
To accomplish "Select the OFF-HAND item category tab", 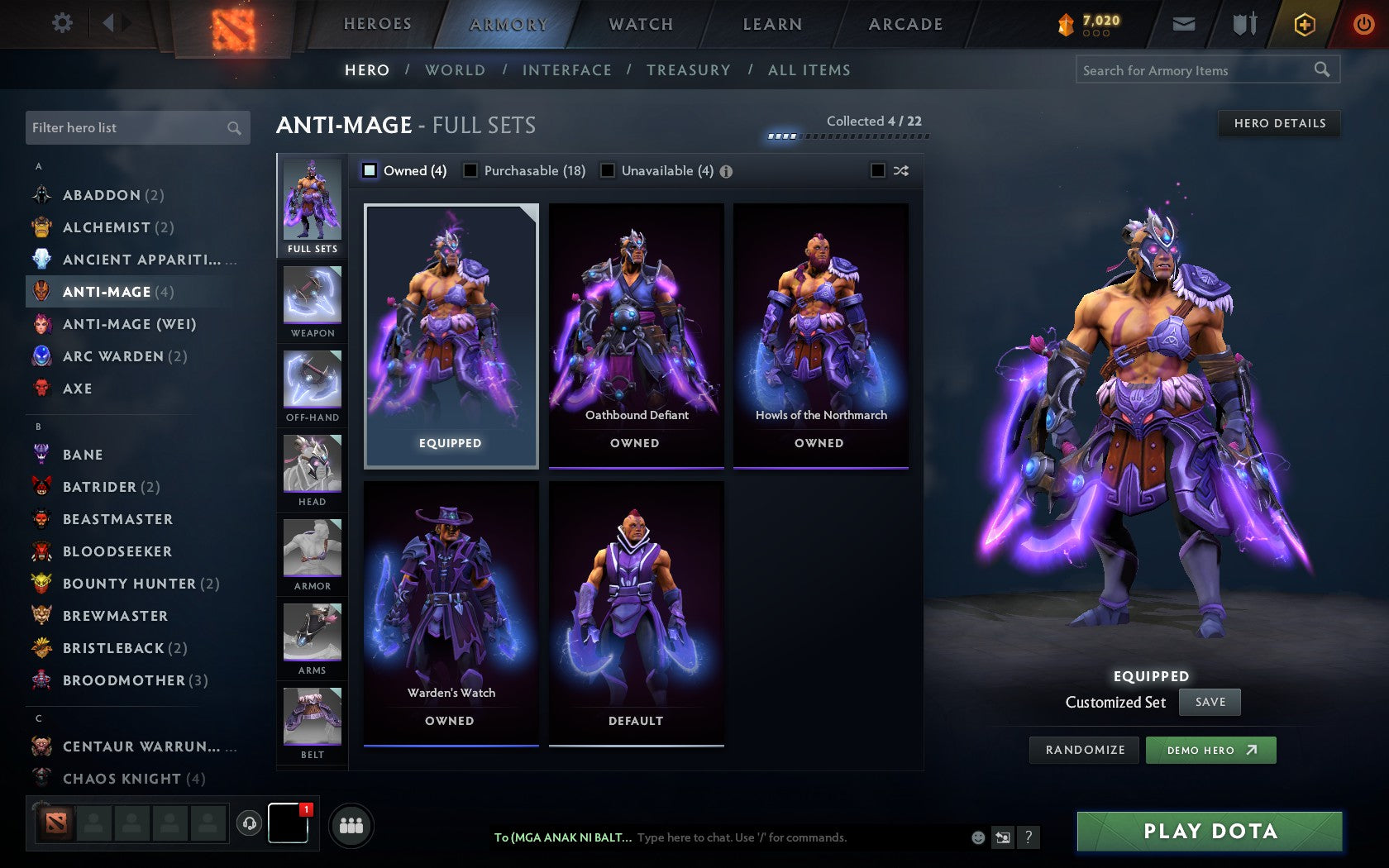I will 312,384.
